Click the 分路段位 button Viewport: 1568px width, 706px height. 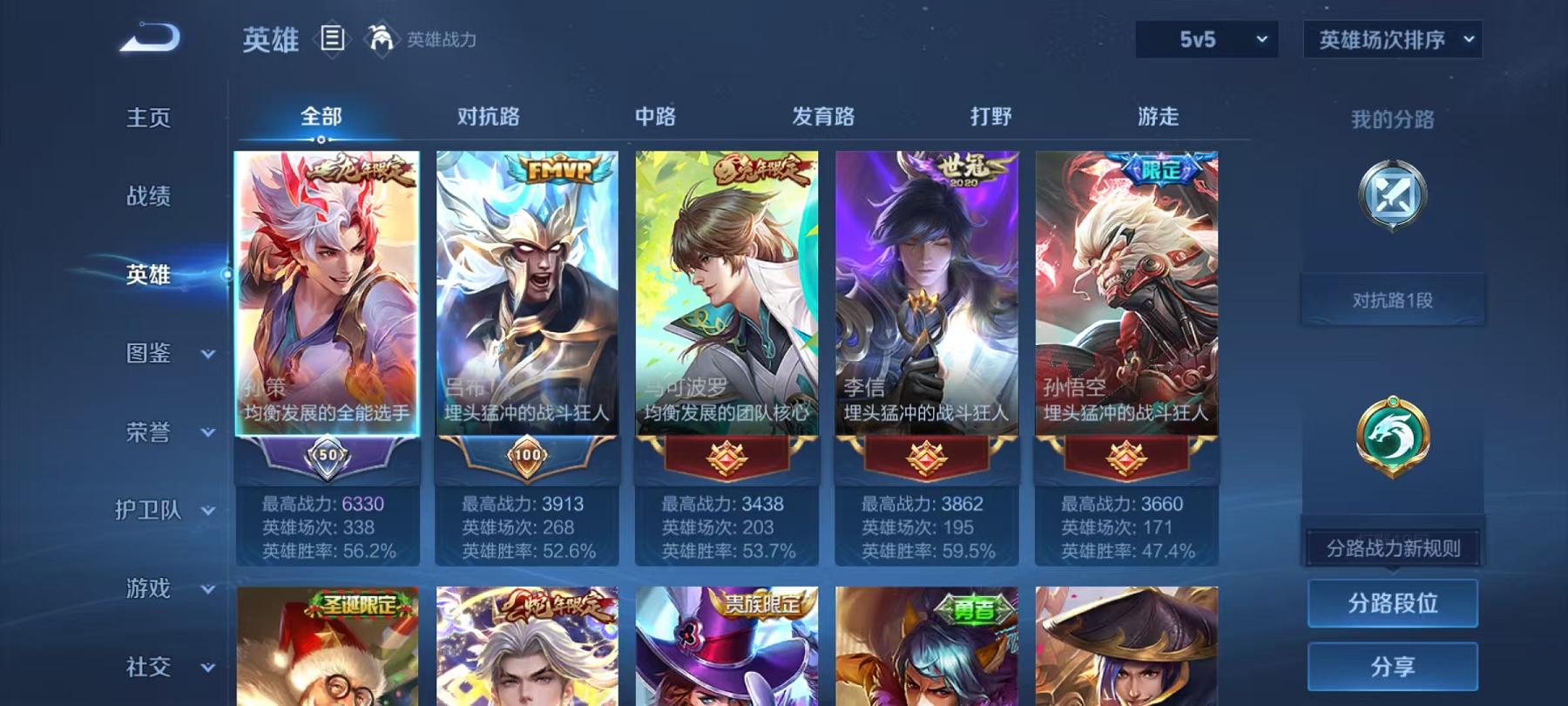1391,603
